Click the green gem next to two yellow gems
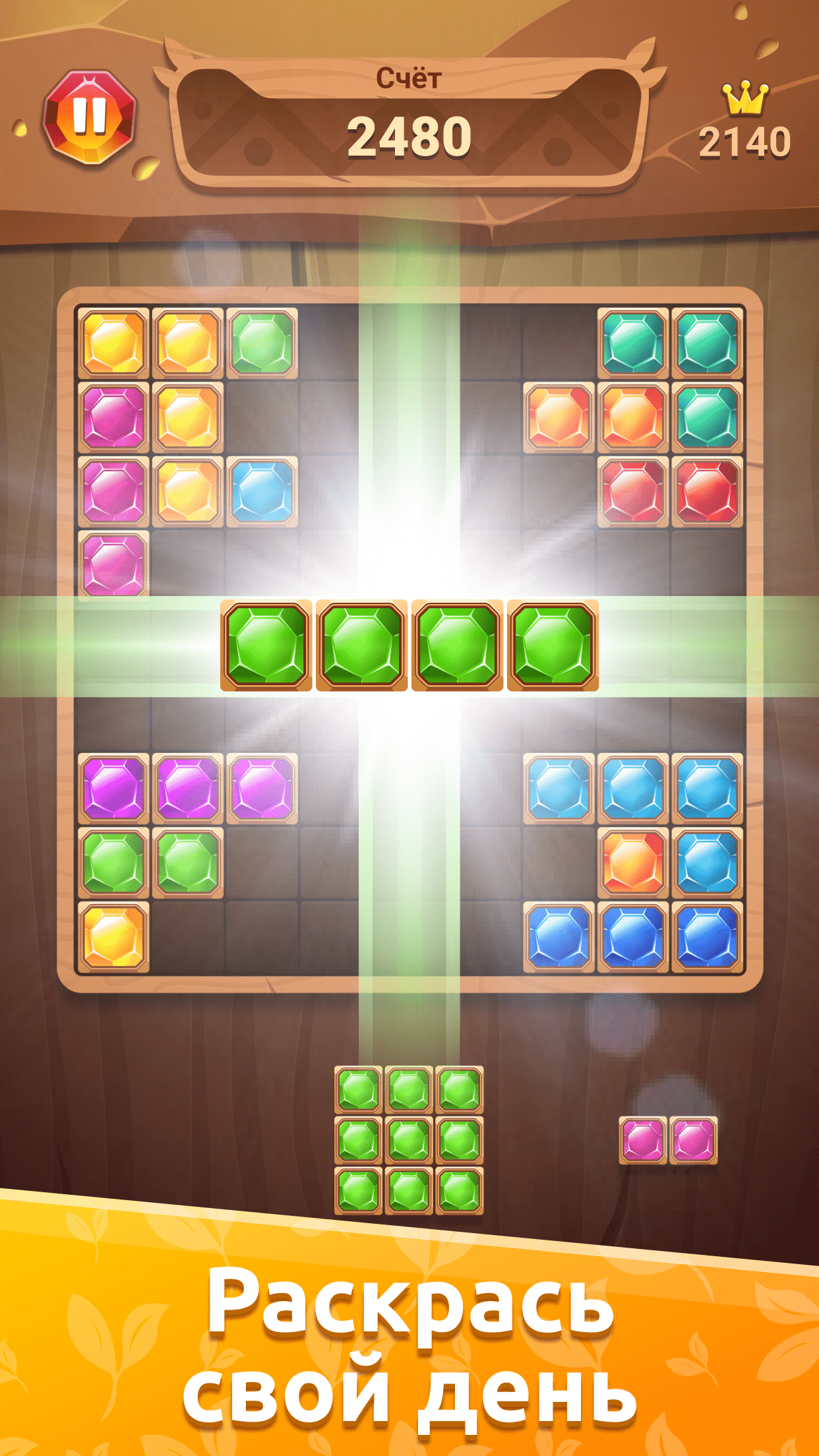Screen dimensions: 819x1456 [x=262, y=343]
